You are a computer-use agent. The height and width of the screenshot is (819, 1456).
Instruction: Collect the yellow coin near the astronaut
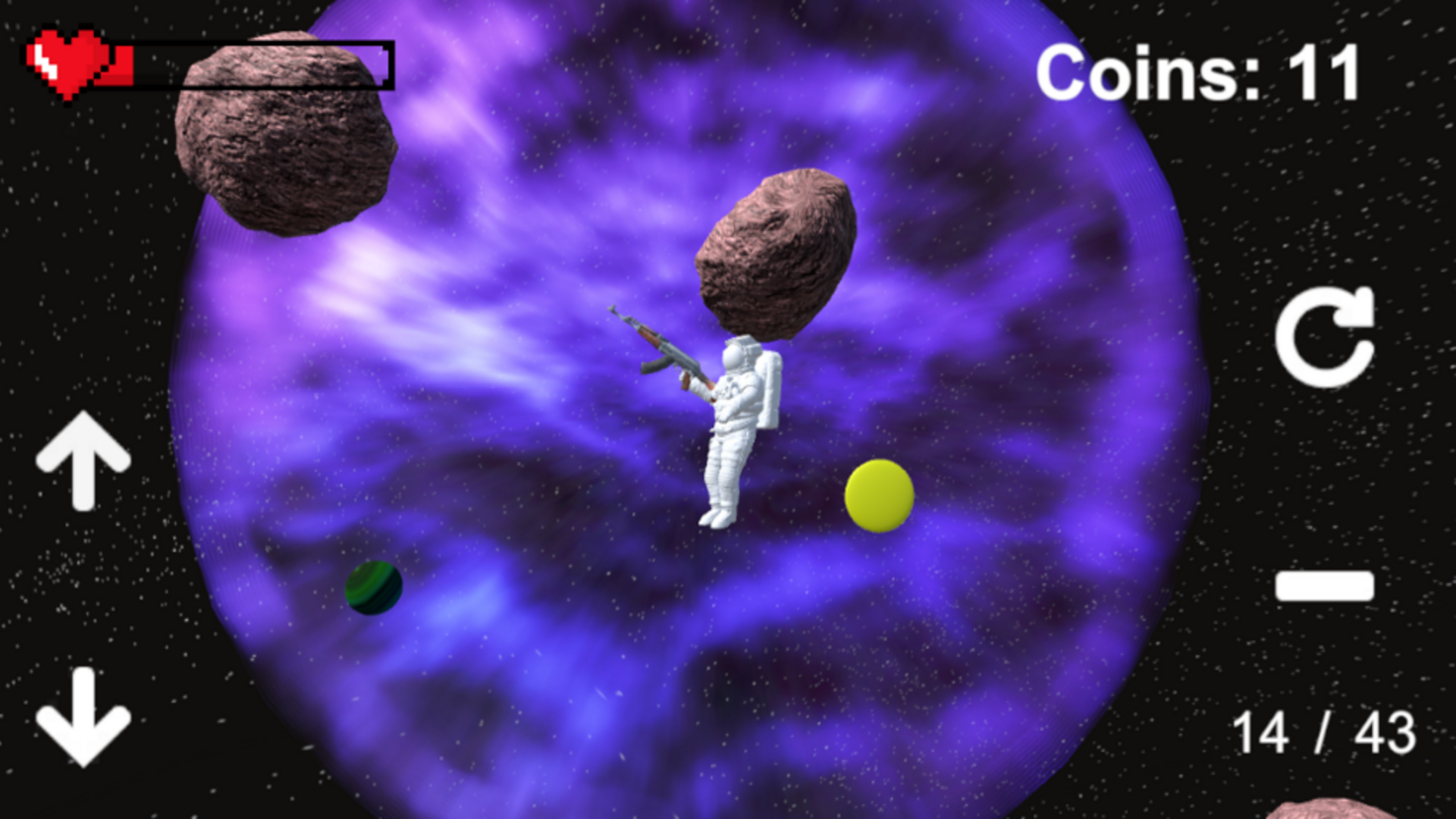[878, 494]
